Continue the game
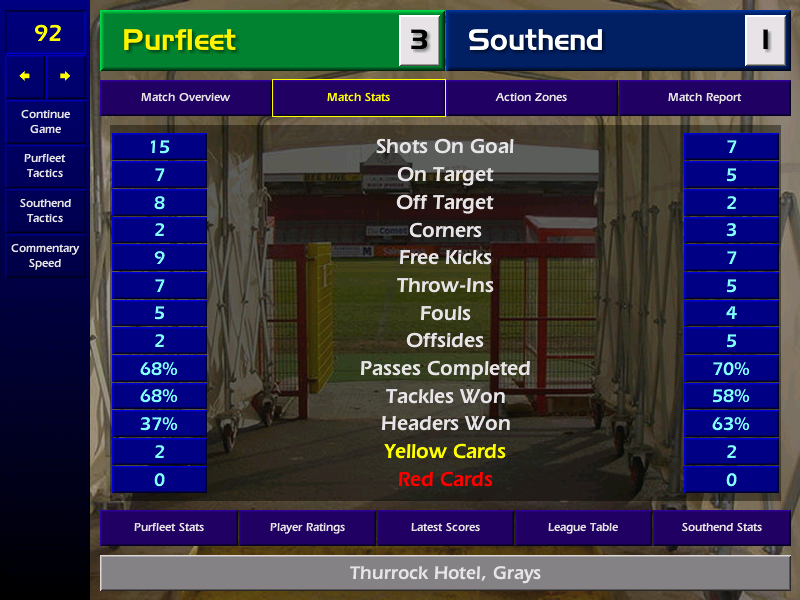 click(x=45, y=121)
